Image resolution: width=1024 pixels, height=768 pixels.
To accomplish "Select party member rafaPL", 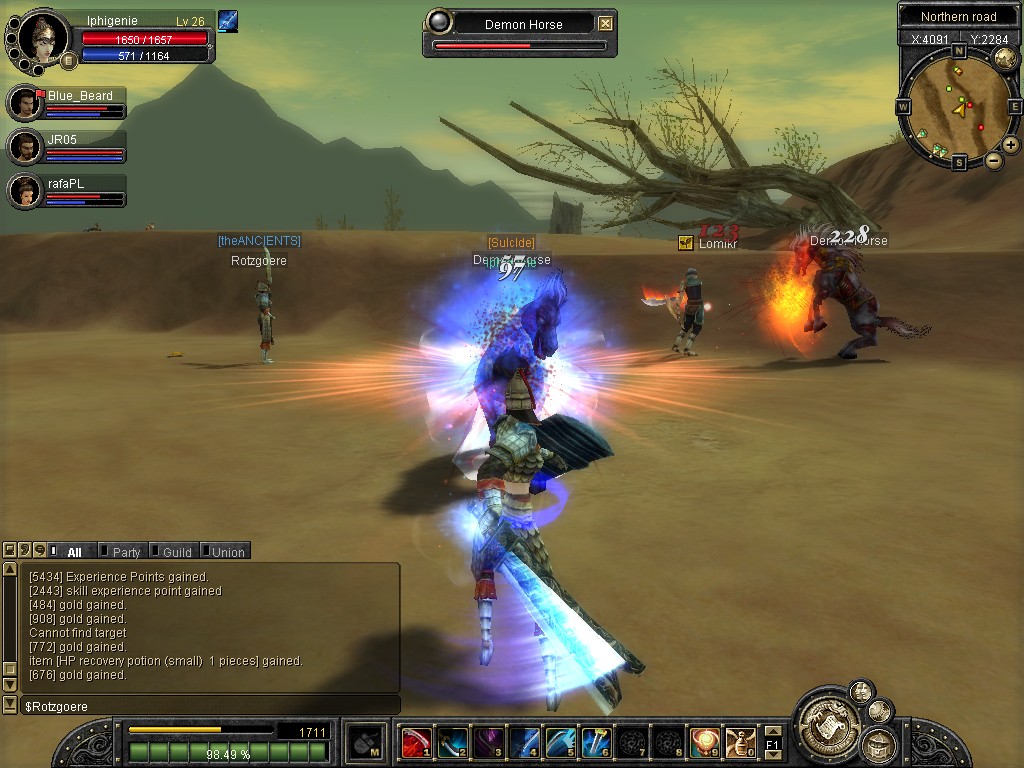I will (x=25, y=190).
